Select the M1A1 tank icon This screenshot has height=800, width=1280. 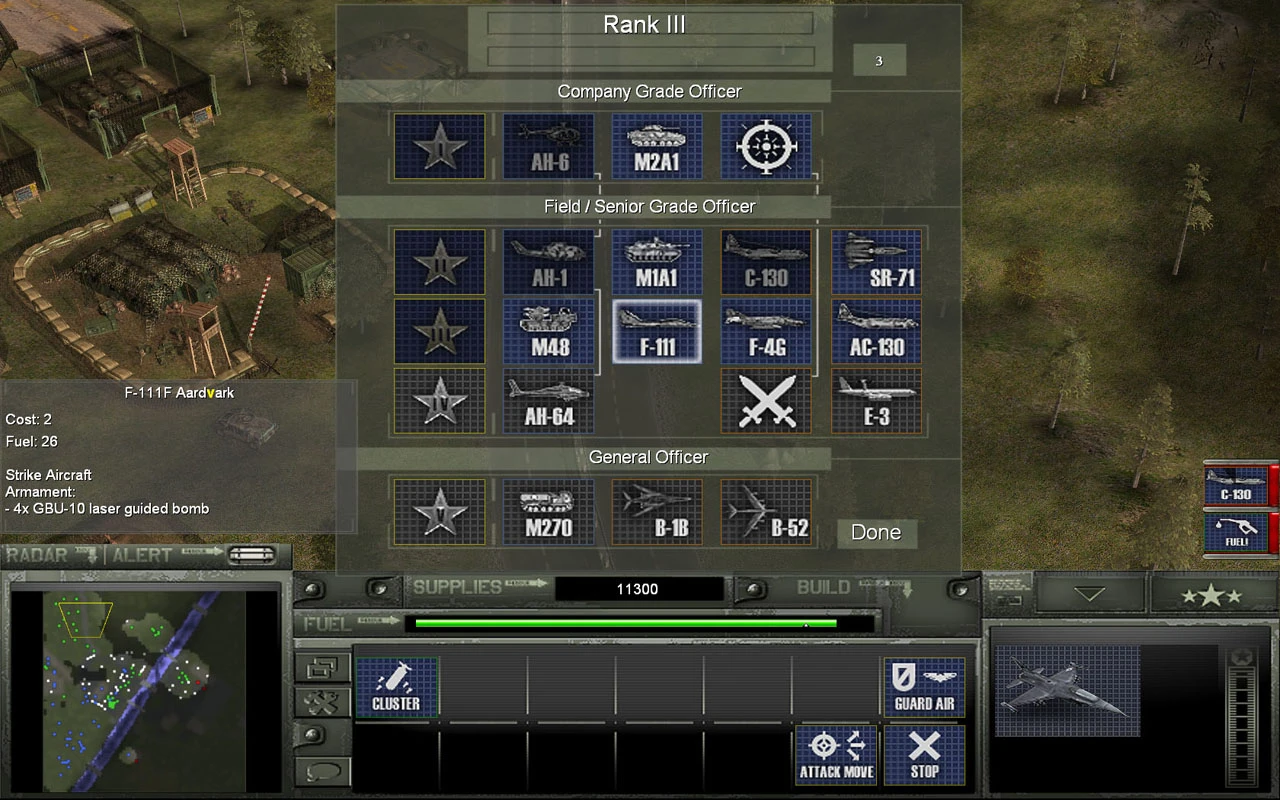pyautogui.click(x=656, y=262)
